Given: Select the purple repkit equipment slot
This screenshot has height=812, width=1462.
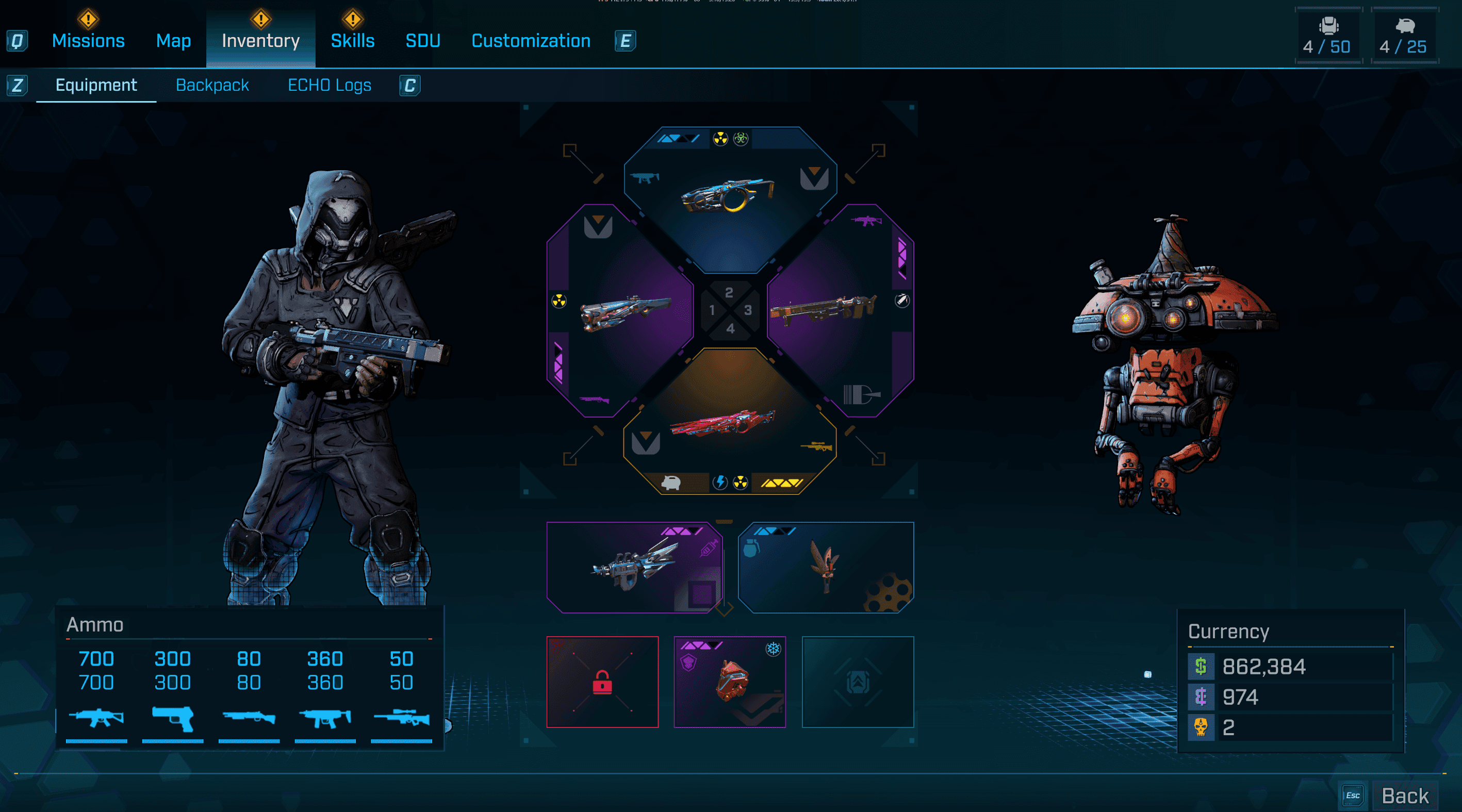Looking at the screenshot, I should coord(634,568).
